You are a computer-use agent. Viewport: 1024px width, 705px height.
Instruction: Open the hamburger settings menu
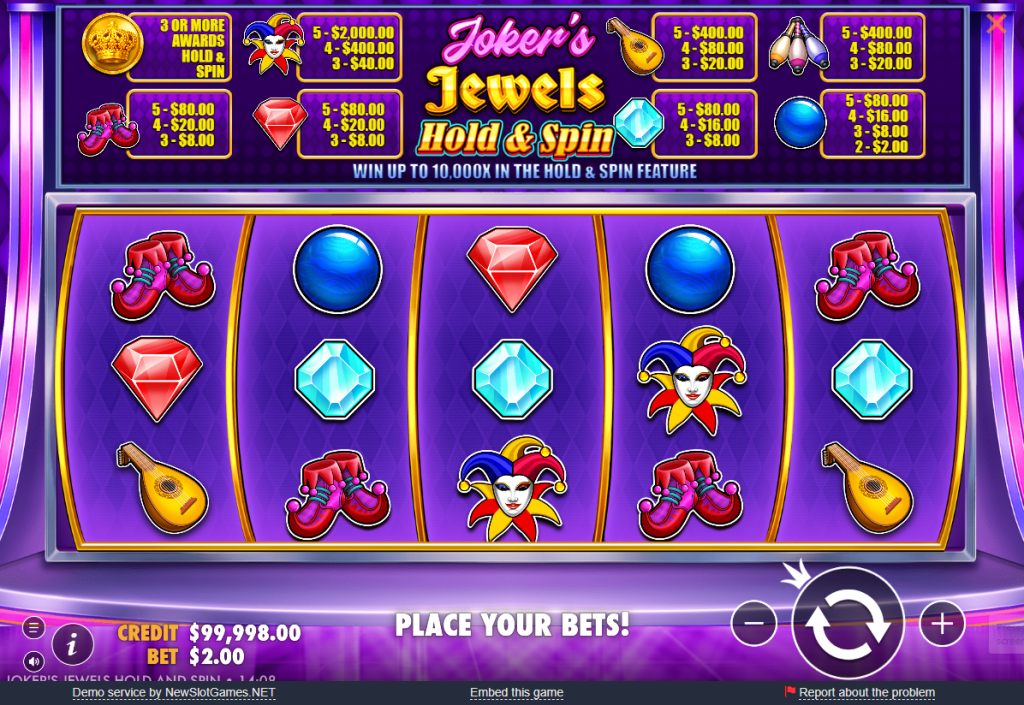click(x=34, y=628)
